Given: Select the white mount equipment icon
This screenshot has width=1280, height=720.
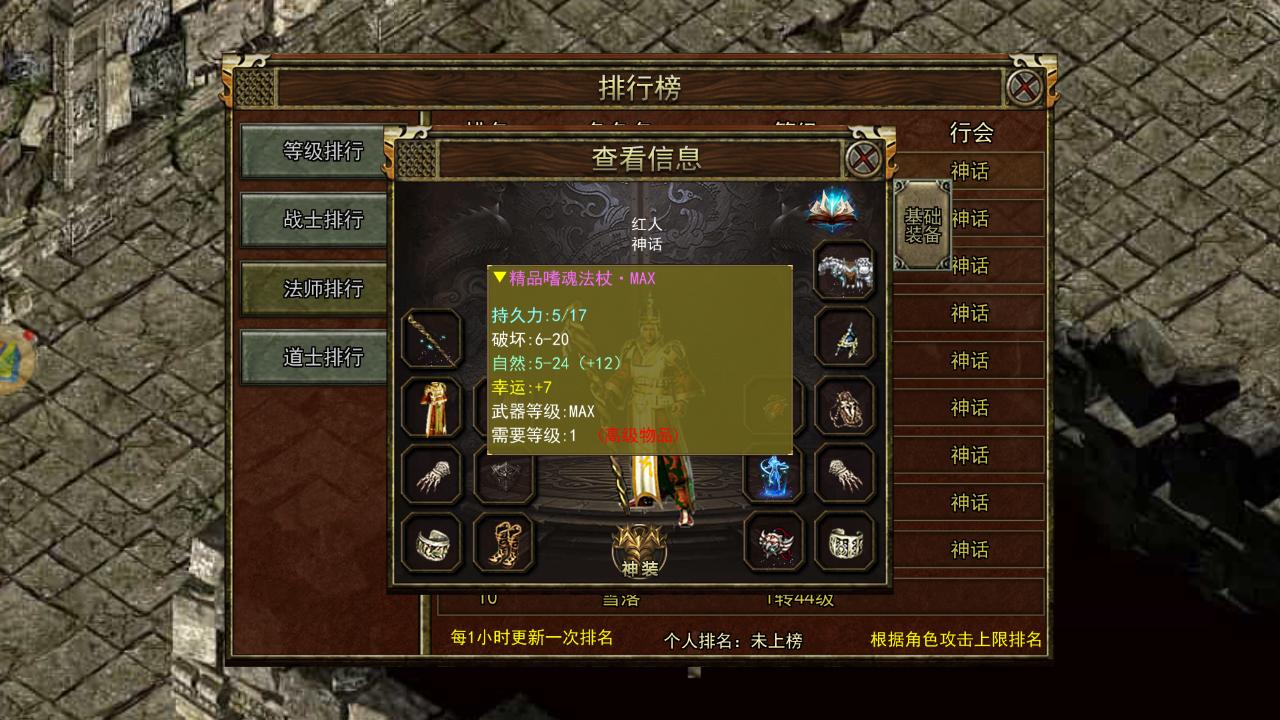Looking at the screenshot, I should (x=845, y=268).
